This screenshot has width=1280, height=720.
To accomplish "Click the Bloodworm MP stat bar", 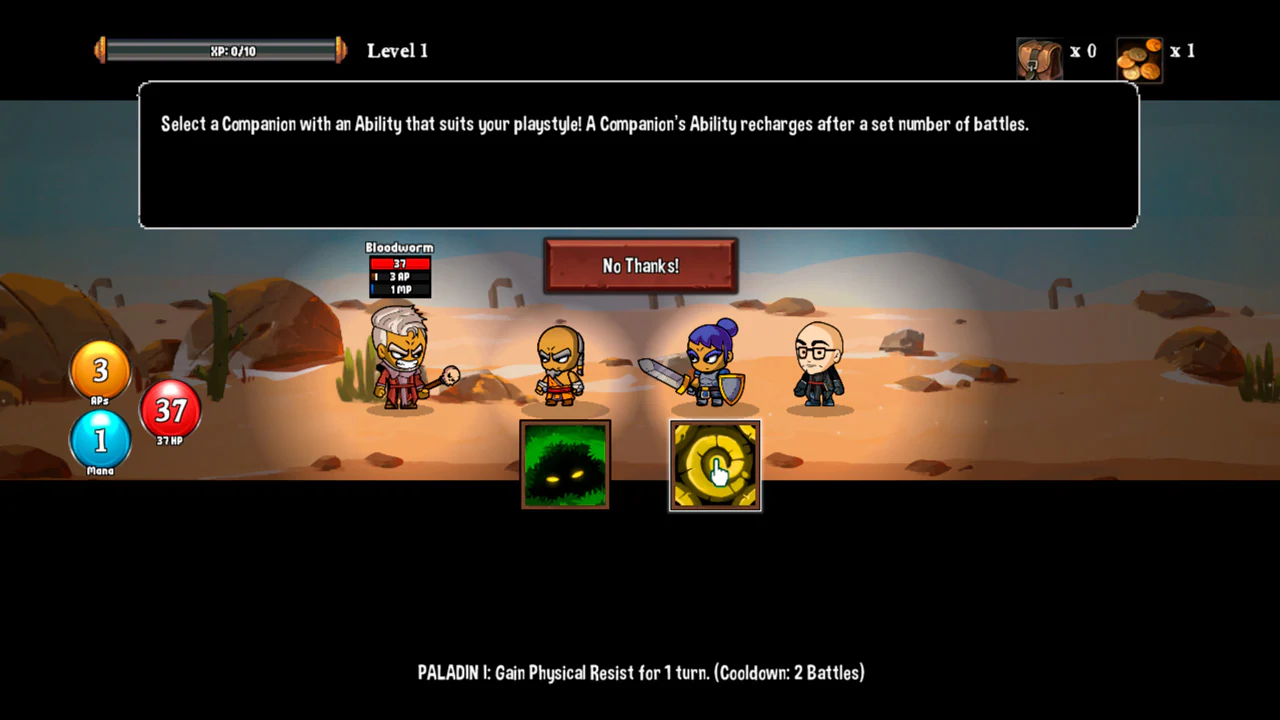I will pyautogui.click(x=399, y=289).
